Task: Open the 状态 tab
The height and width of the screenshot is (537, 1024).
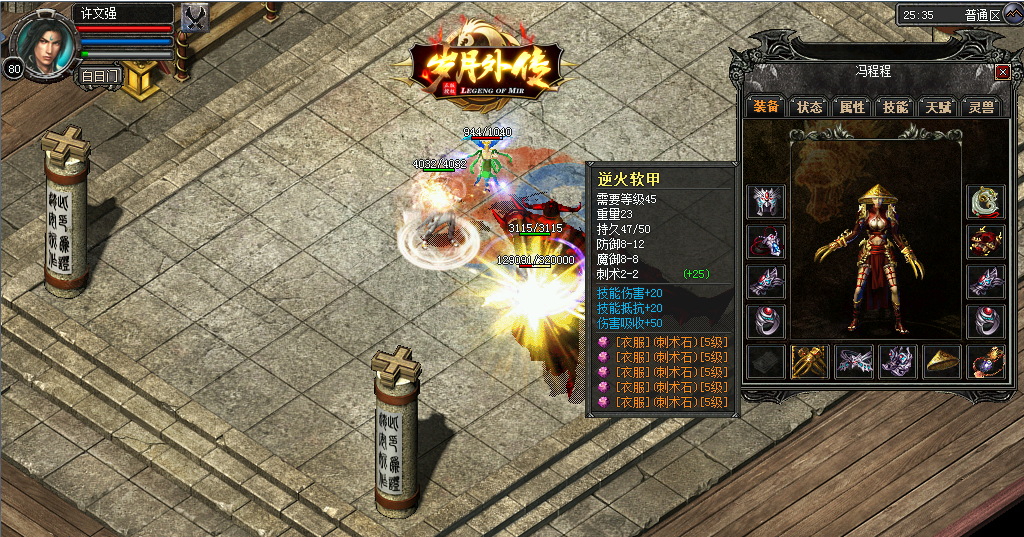Action: tap(809, 106)
